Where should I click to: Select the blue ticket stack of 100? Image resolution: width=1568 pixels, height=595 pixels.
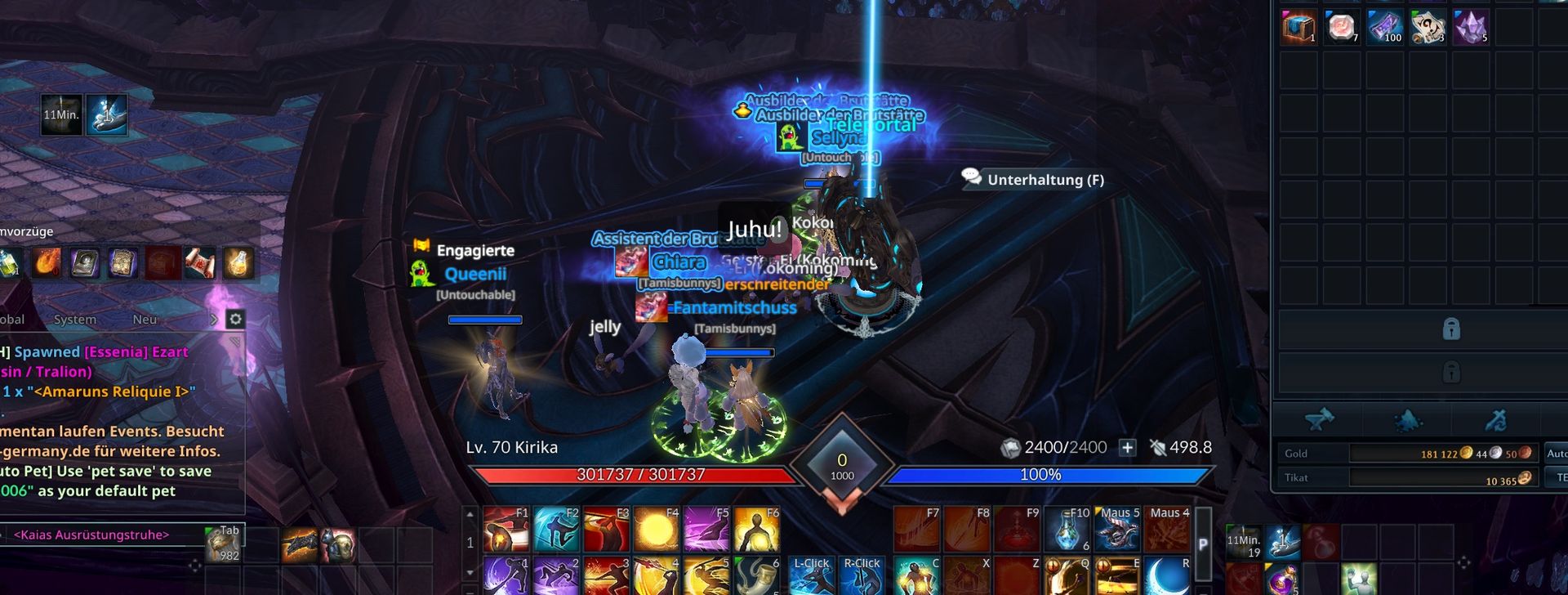(x=1384, y=27)
